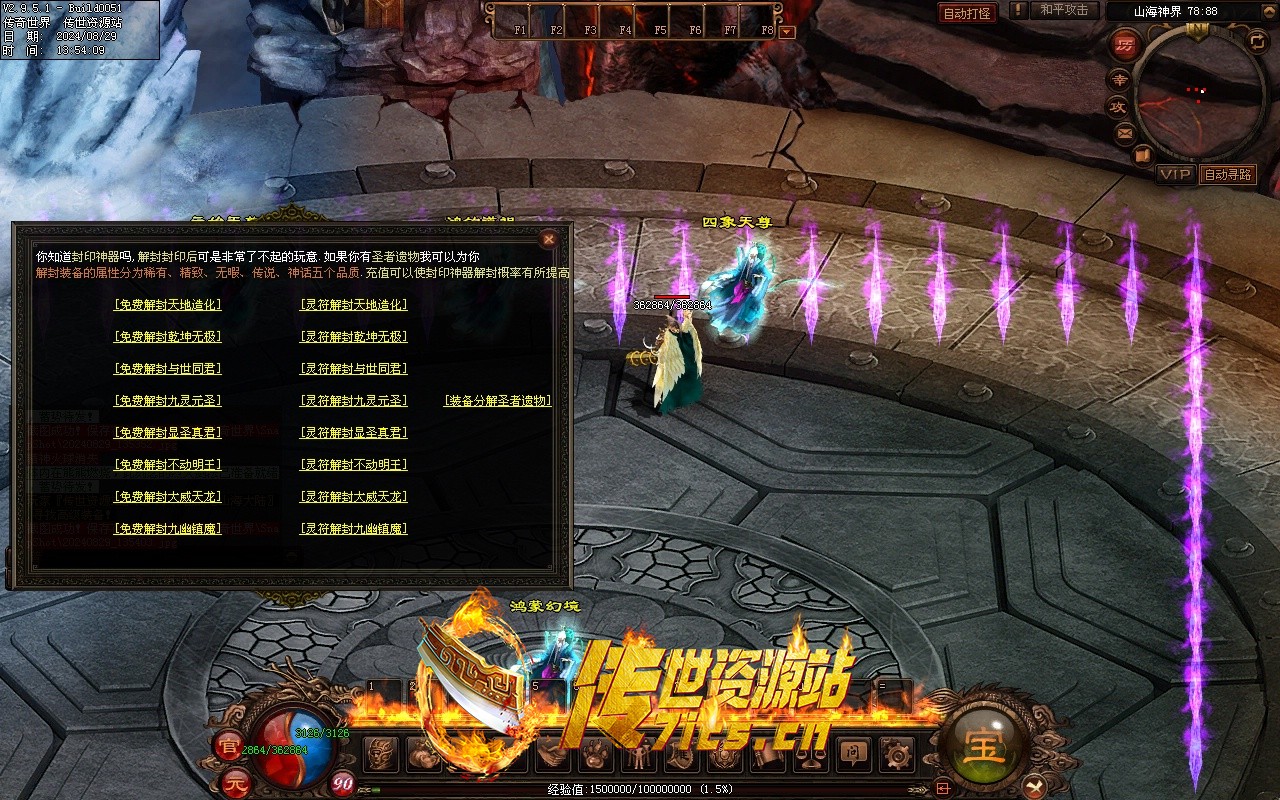The width and height of the screenshot is (1280, 800).
Task: Switch the 和平攻击 attack mode
Action: (1064, 10)
